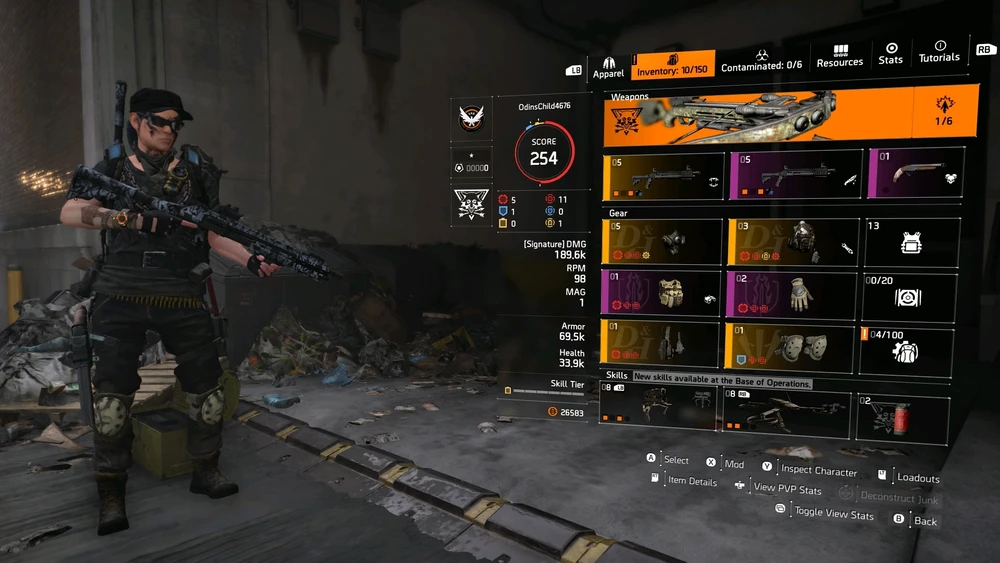Choose the gloves gear slot
This screenshot has height=563, width=1000.
[792, 296]
